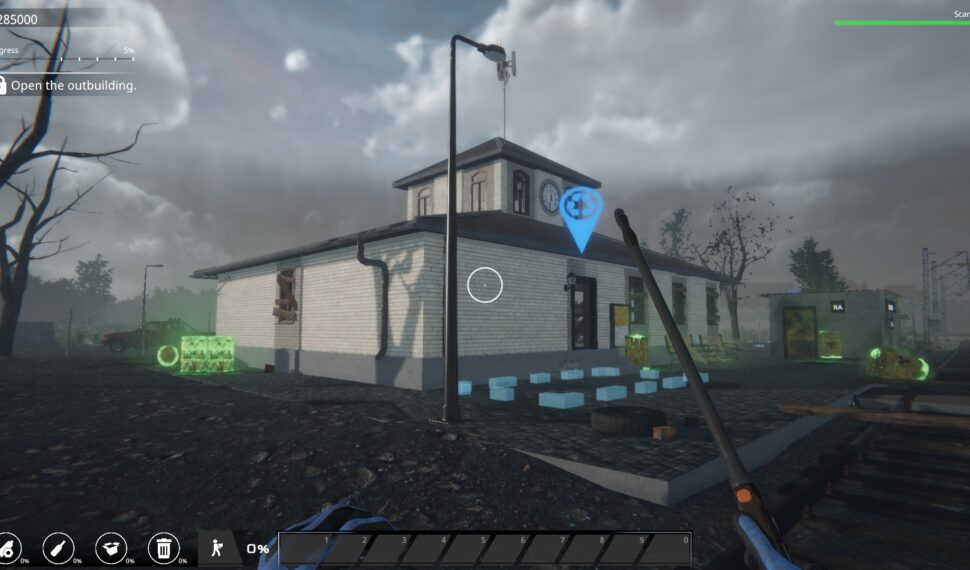The image size is (970, 570).
Task: Open the trash can icon
Action: tap(163, 547)
